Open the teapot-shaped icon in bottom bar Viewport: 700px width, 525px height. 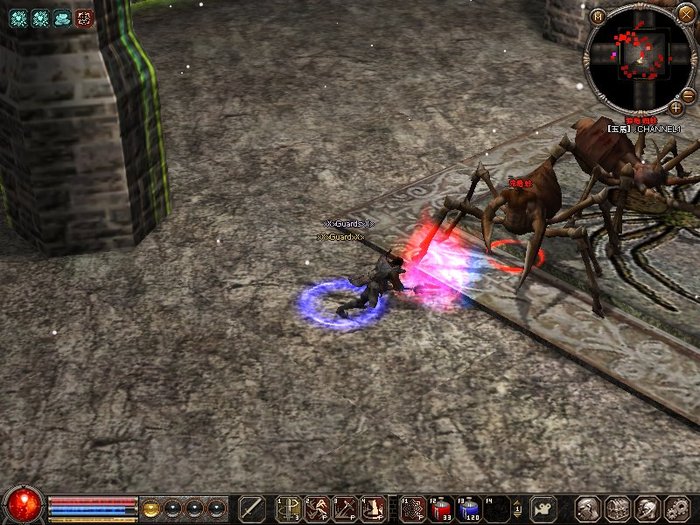click(x=543, y=508)
